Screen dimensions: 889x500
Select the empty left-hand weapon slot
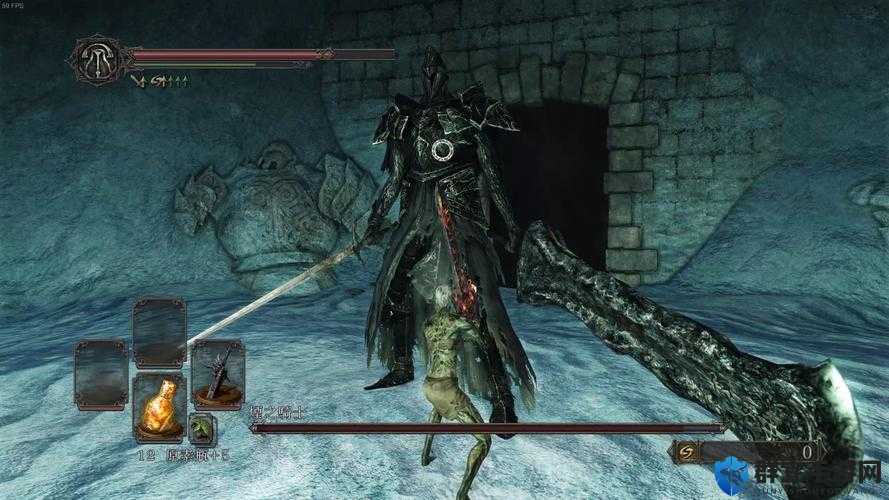click(x=100, y=373)
